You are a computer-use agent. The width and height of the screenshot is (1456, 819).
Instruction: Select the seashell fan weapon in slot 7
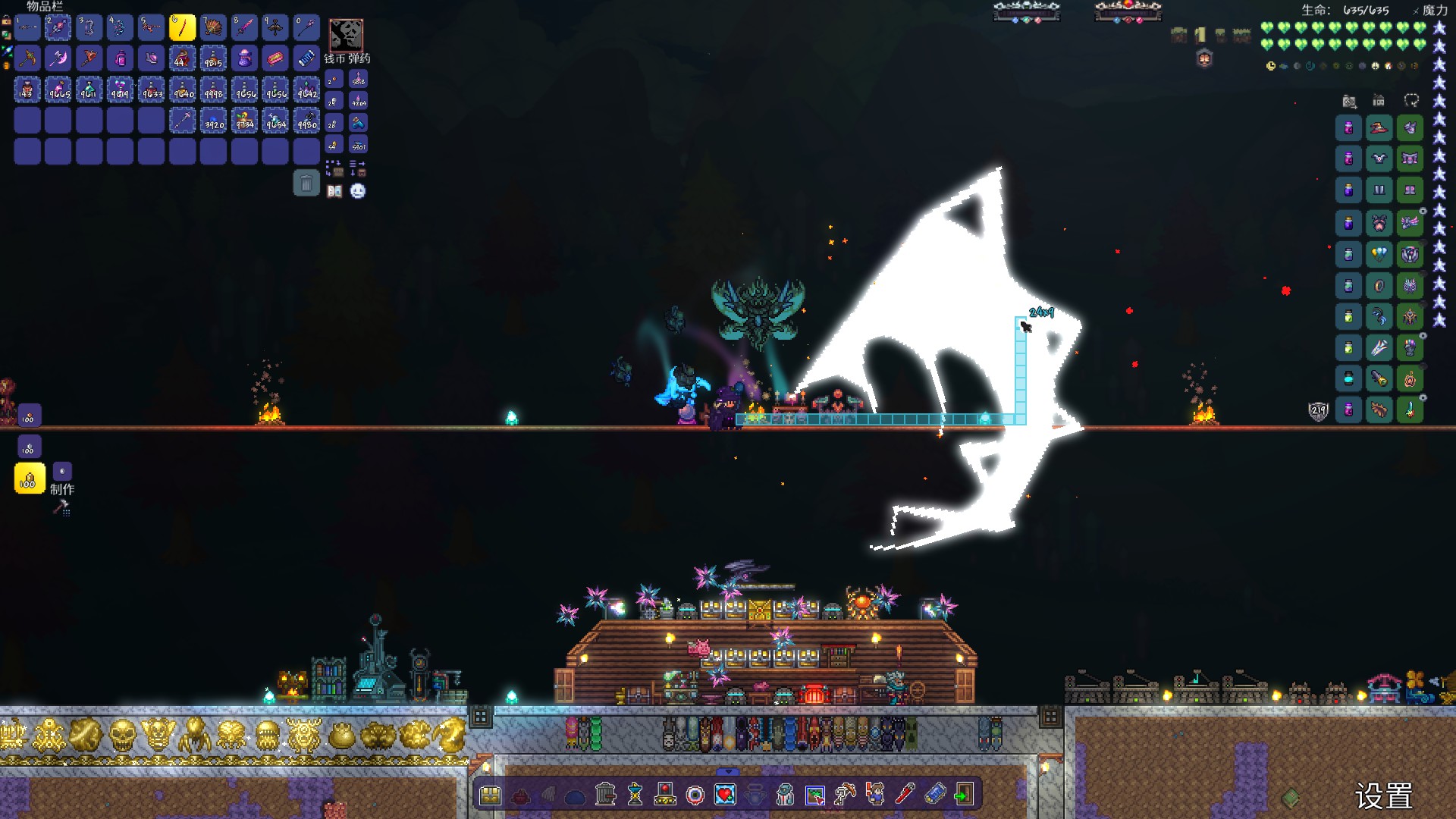click(213, 28)
